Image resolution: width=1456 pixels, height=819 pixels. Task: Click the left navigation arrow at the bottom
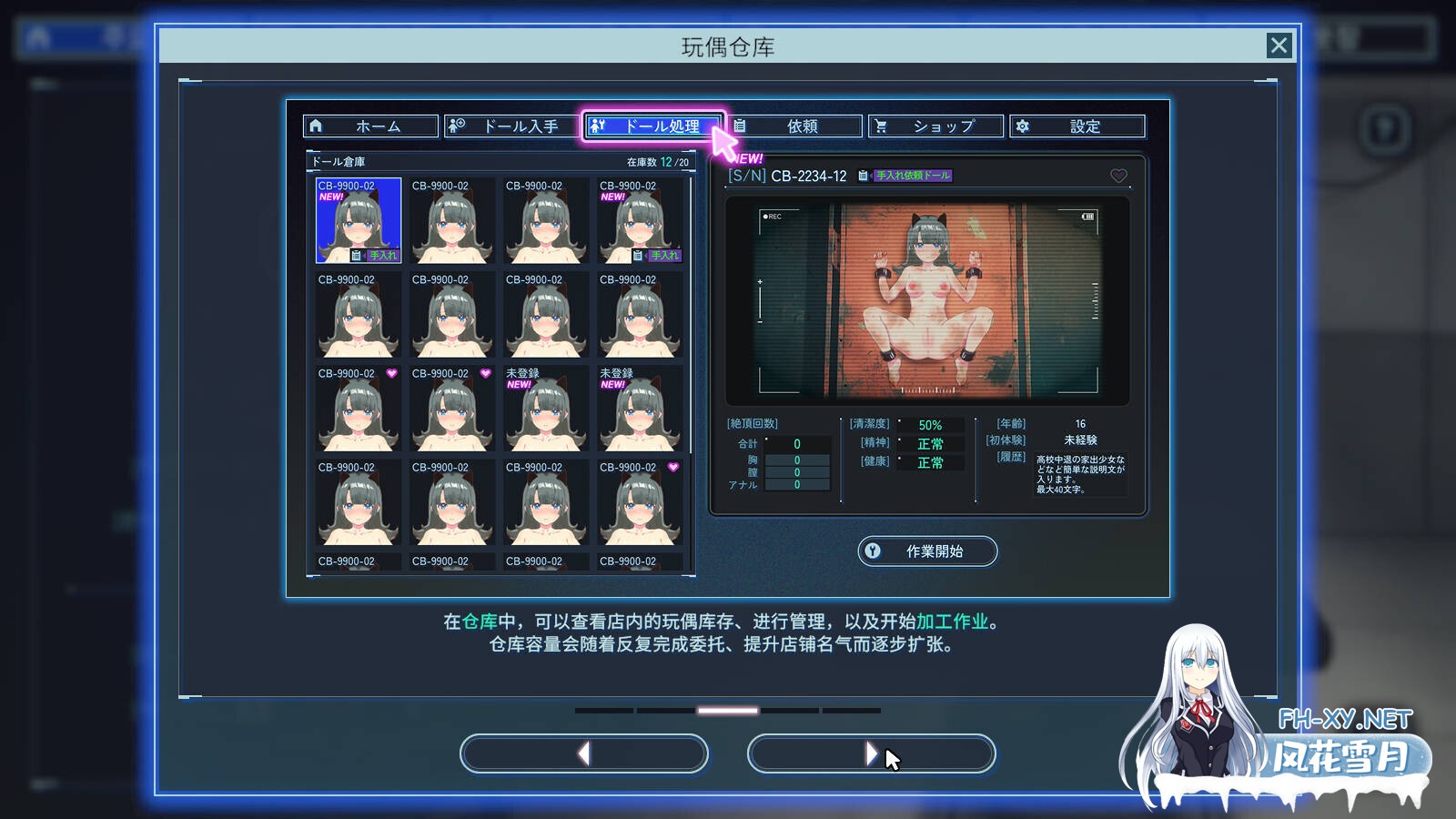click(x=583, y=753)
